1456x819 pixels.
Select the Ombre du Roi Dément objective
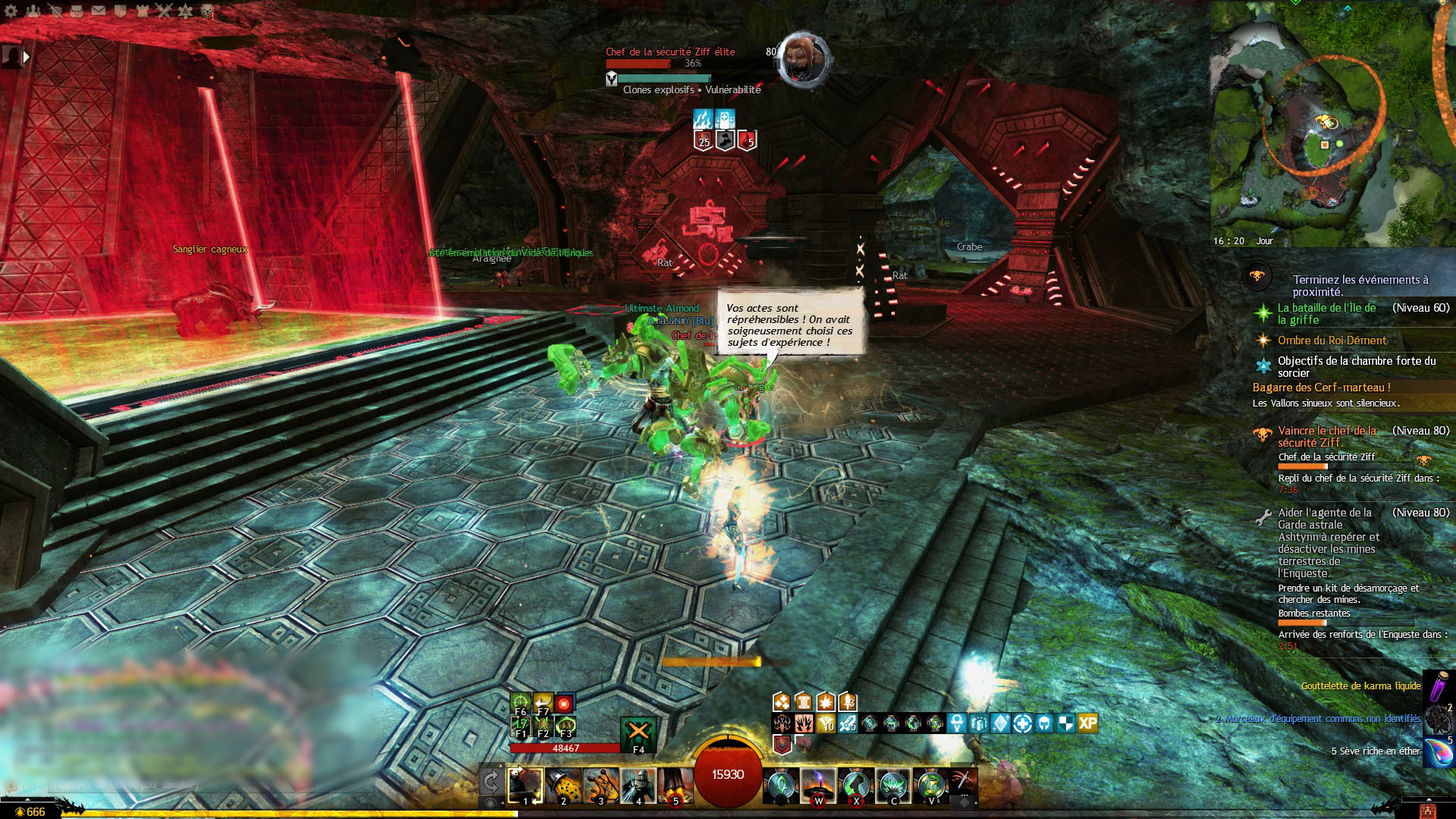click(x=1332, y=340)
